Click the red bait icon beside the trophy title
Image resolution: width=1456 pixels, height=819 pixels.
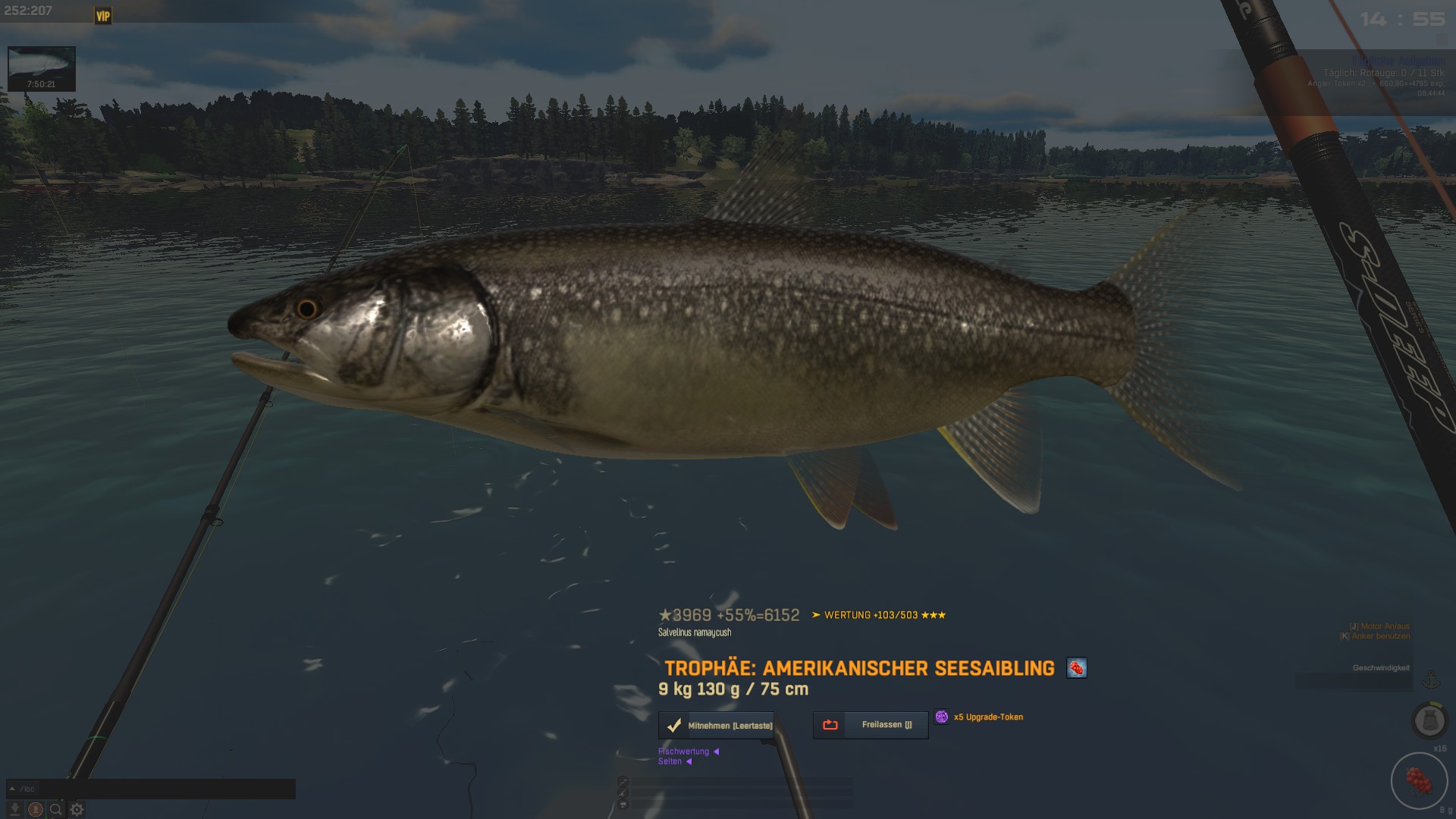tap(1076, 668)
